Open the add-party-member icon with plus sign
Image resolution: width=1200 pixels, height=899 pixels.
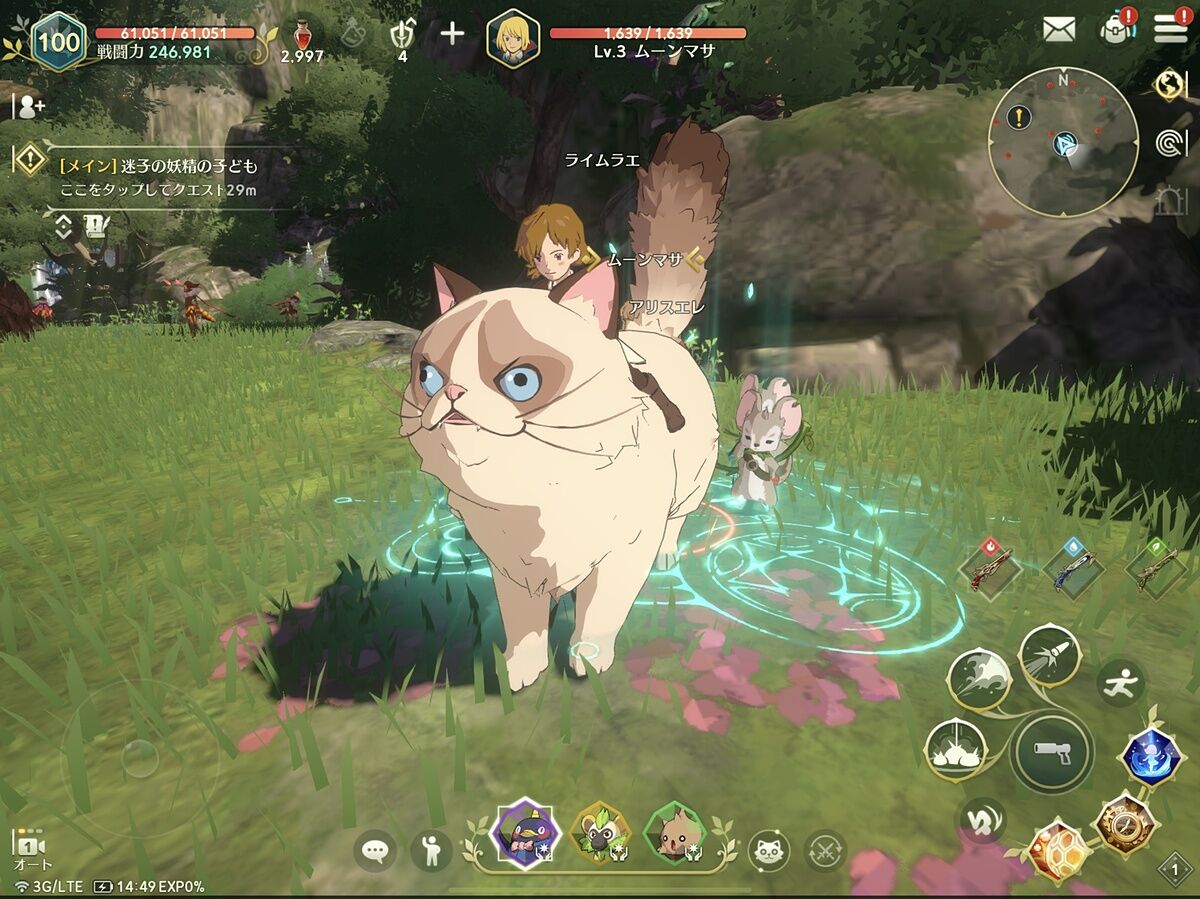click(x=29, y=104)
